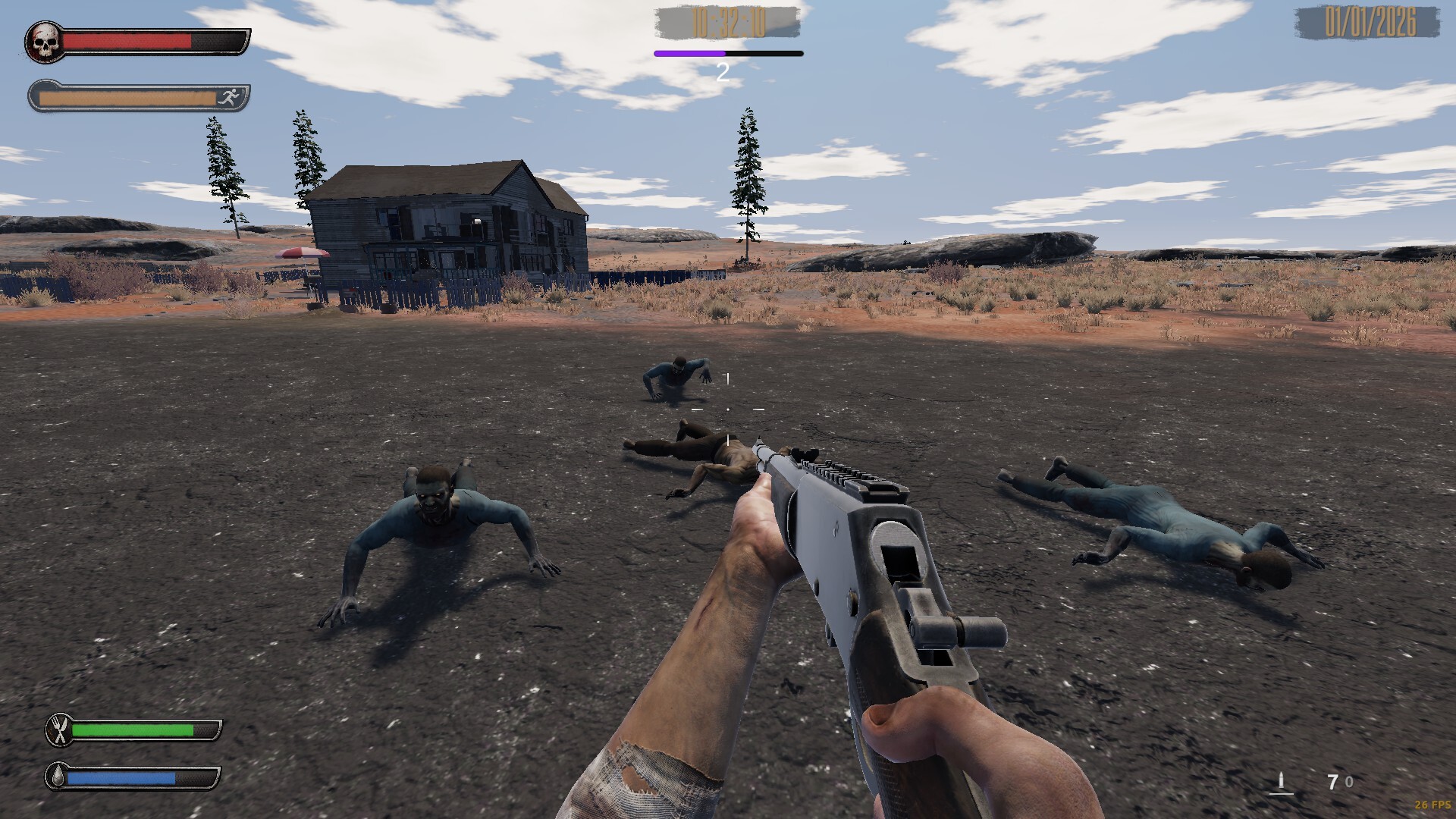
Task: Click the skull icon on the health bar
Action: point(45,40)
